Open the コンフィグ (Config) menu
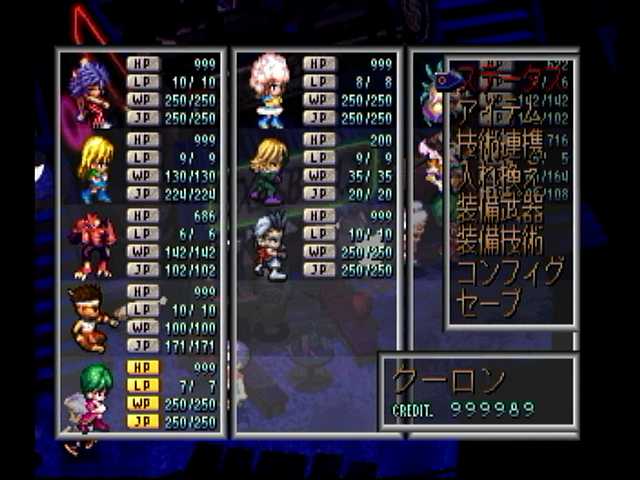The height and width of the screenshot is (480, 640). [510, 272]
